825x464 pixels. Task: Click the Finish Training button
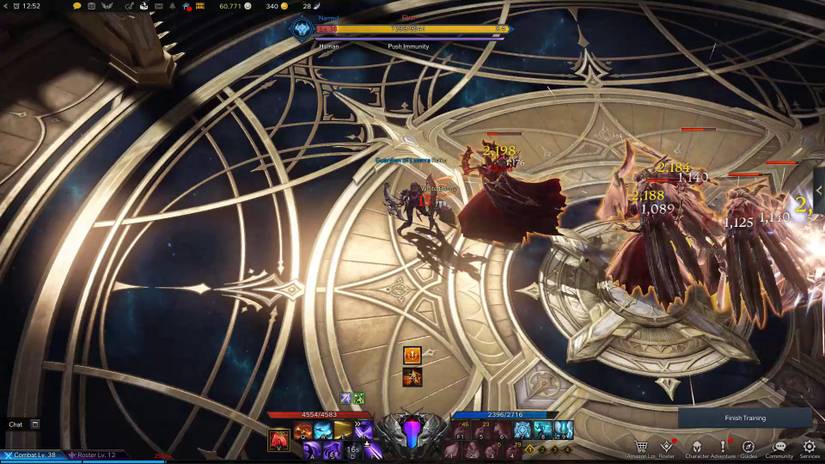point(744,418)
